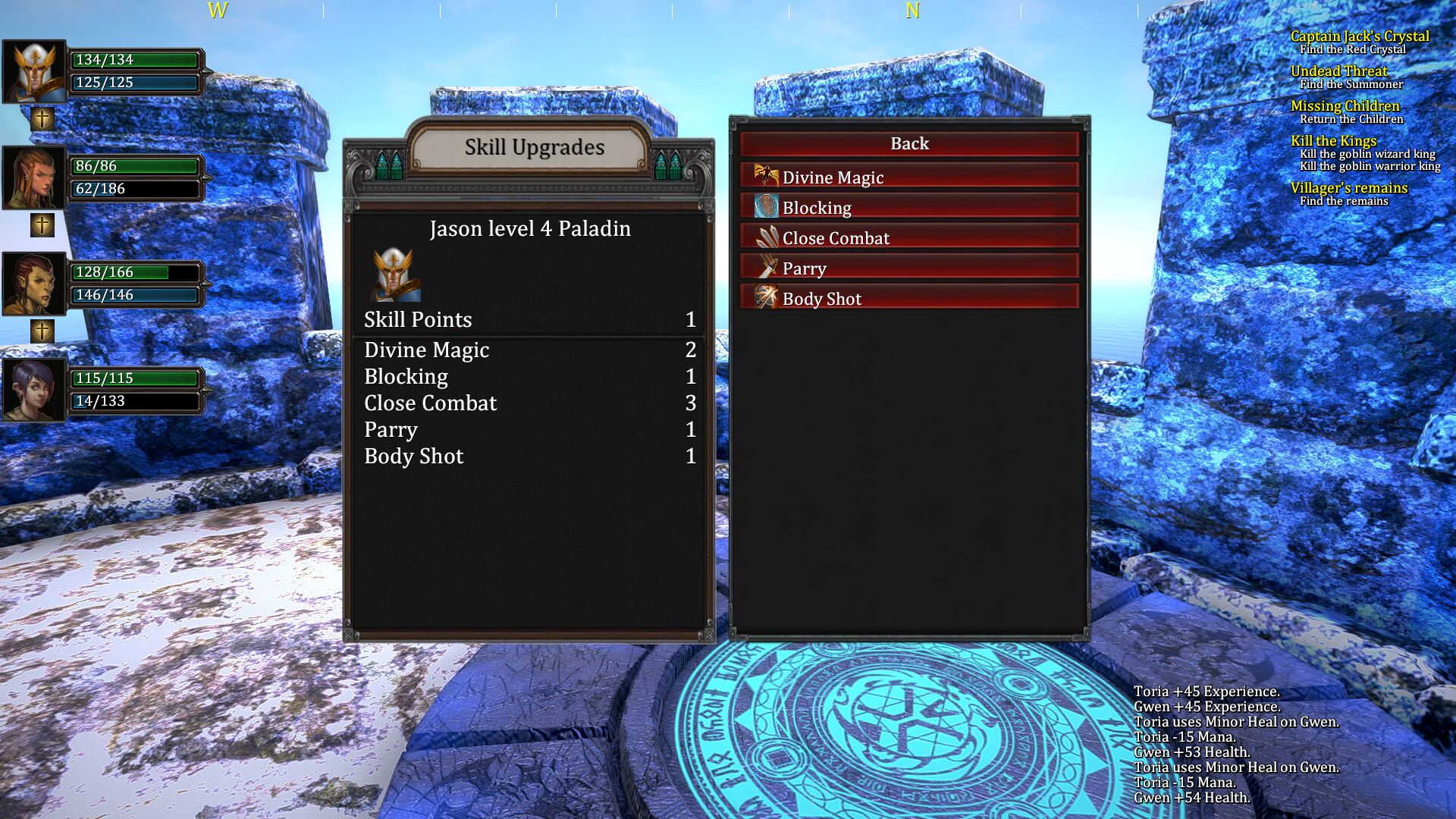Click the Skill Points entry in Jason's panel

[x=417, y=319]
